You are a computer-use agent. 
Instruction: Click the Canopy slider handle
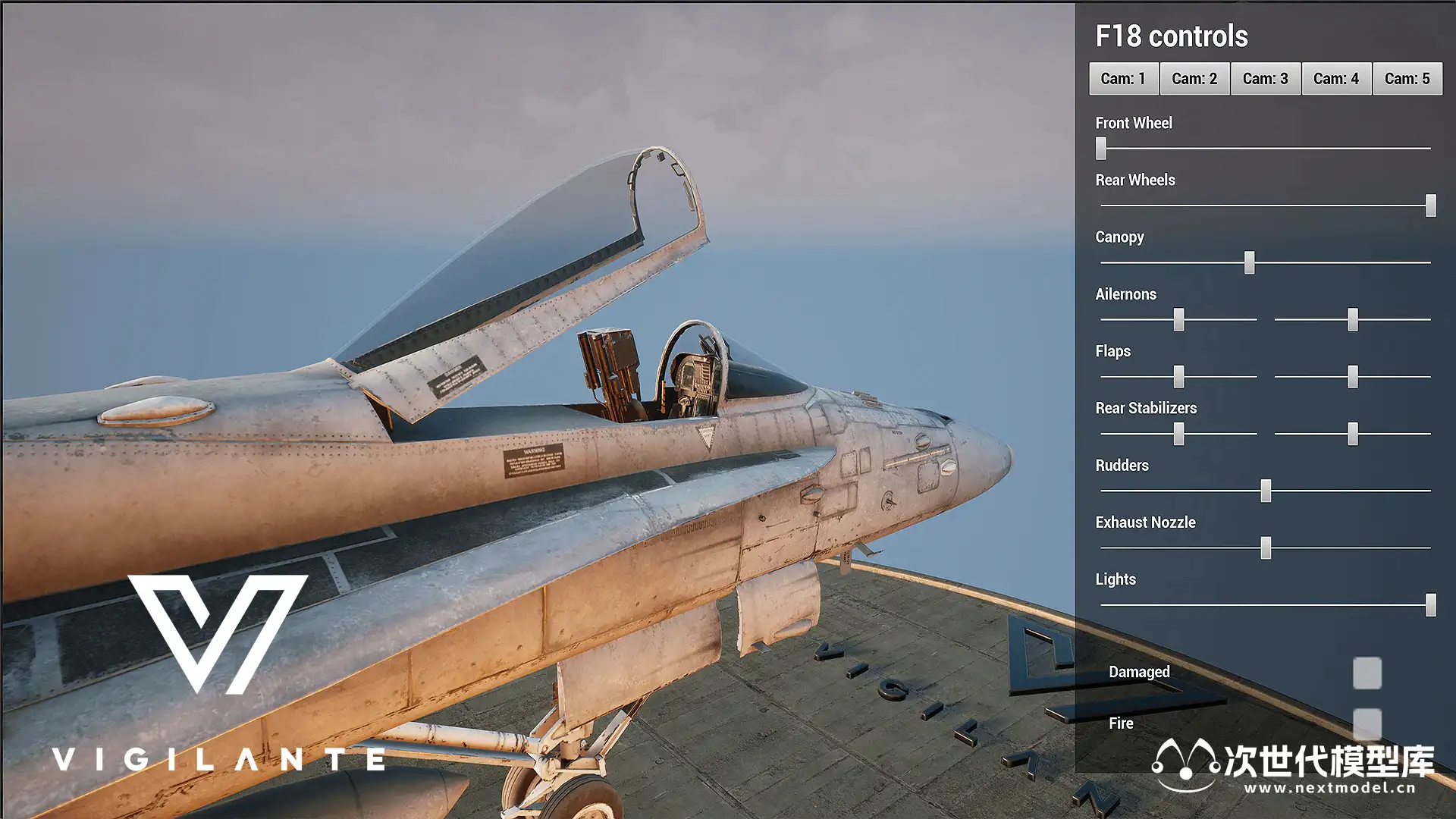coord(1249,262)
